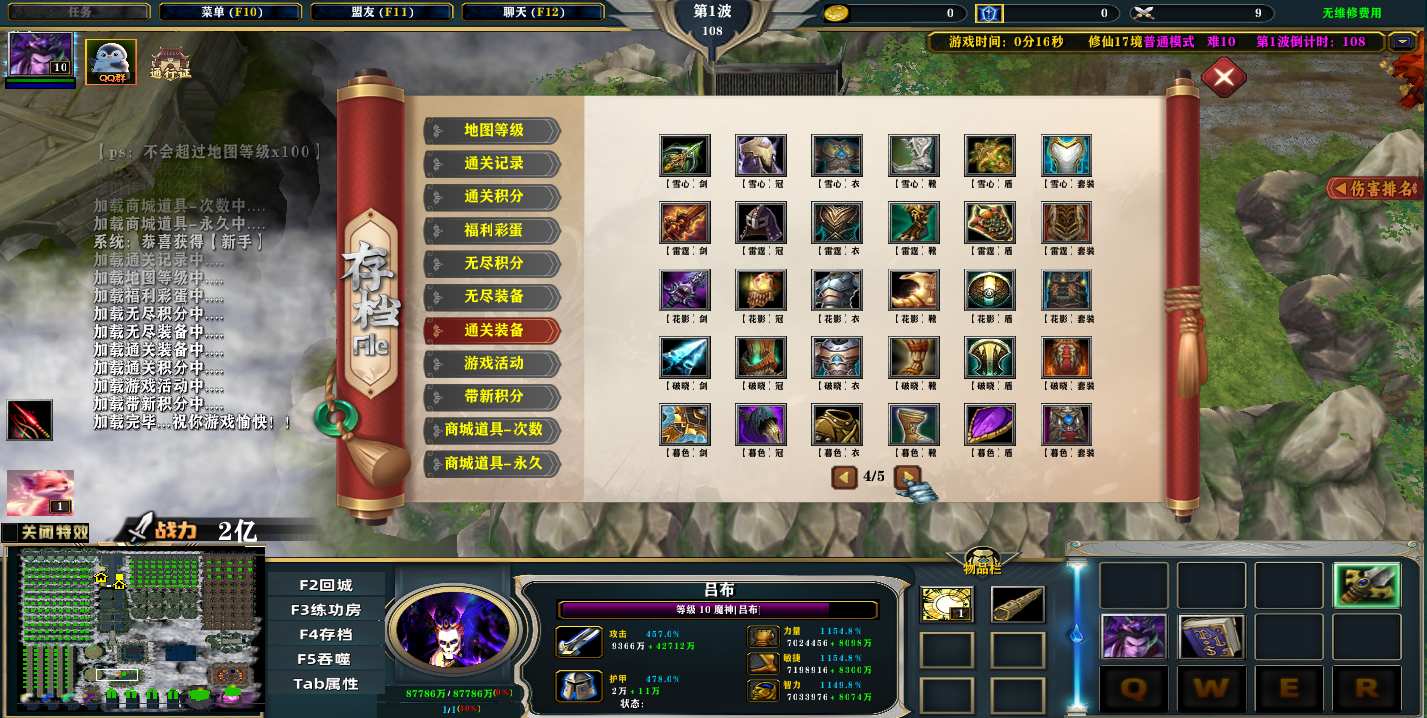Close the save file scroll panel

click(x=1223, y=78)
